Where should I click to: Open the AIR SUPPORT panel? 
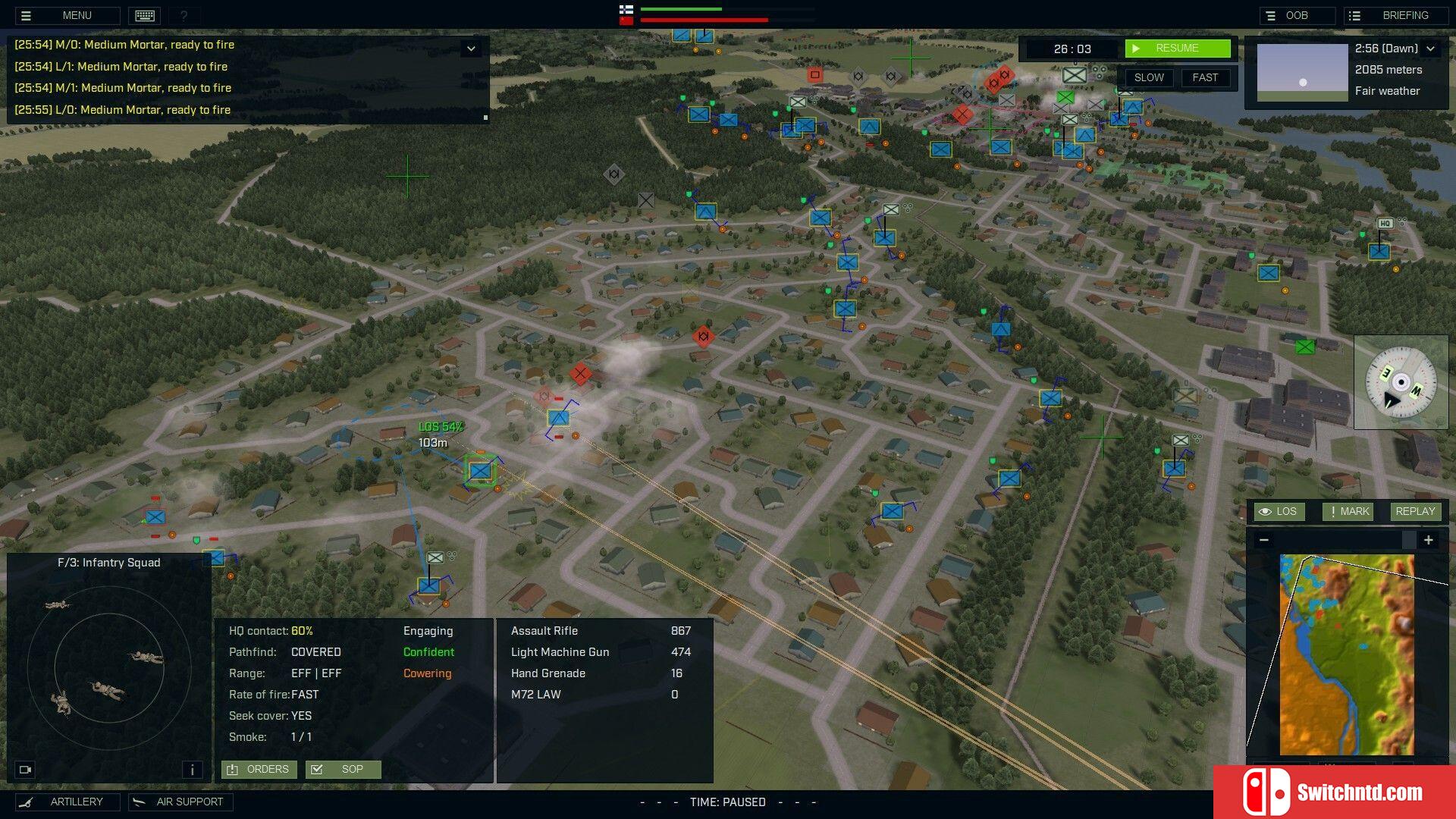point(180,802)
